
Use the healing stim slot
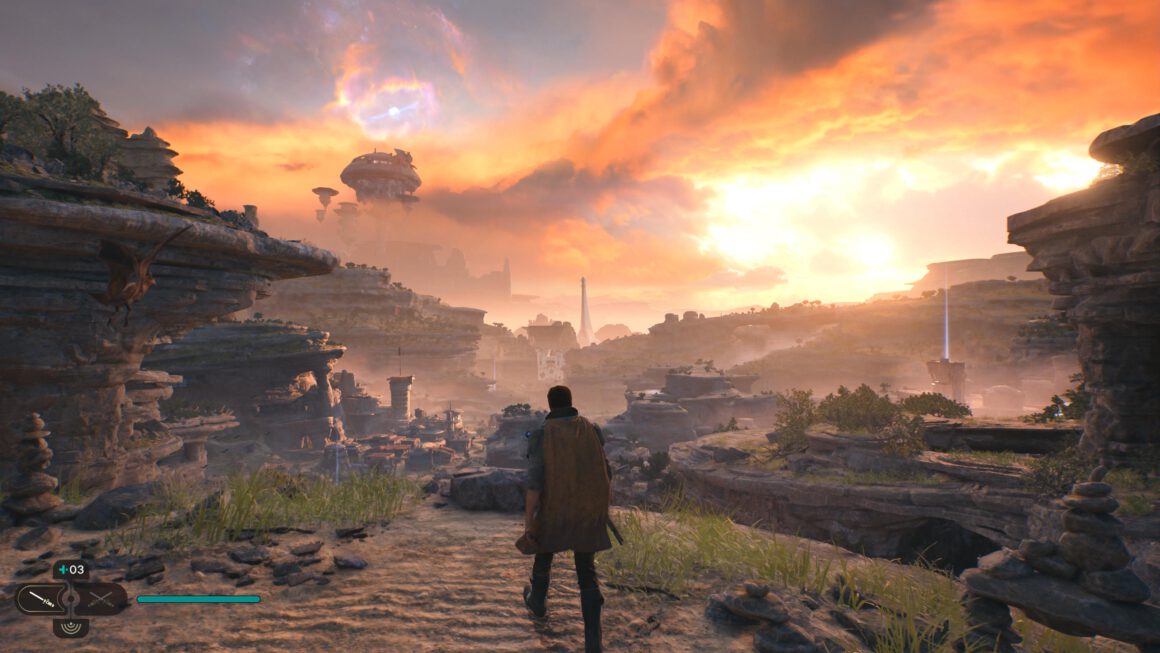[71, 570]
